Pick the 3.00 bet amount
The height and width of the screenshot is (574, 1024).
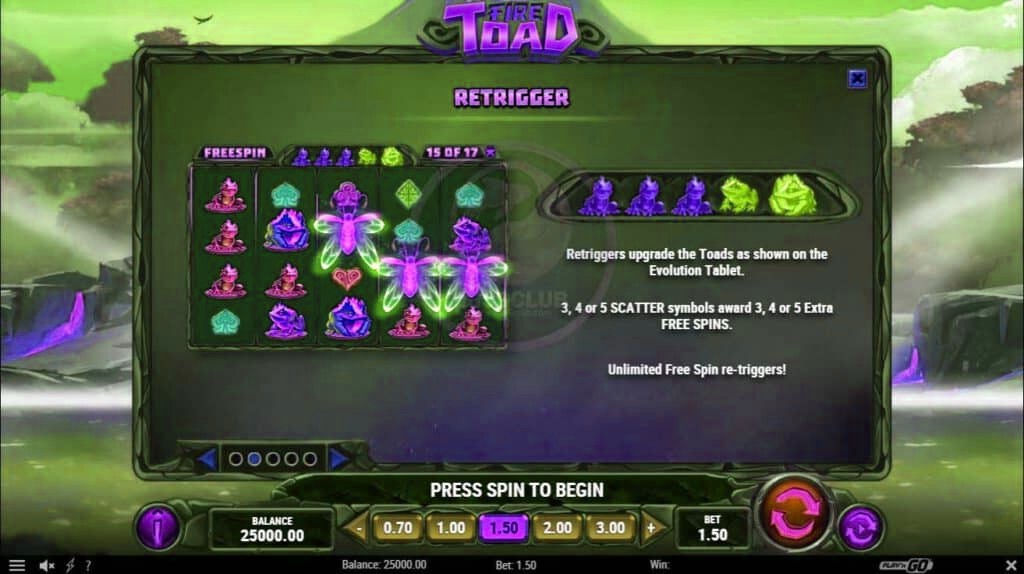pos(609,527)
